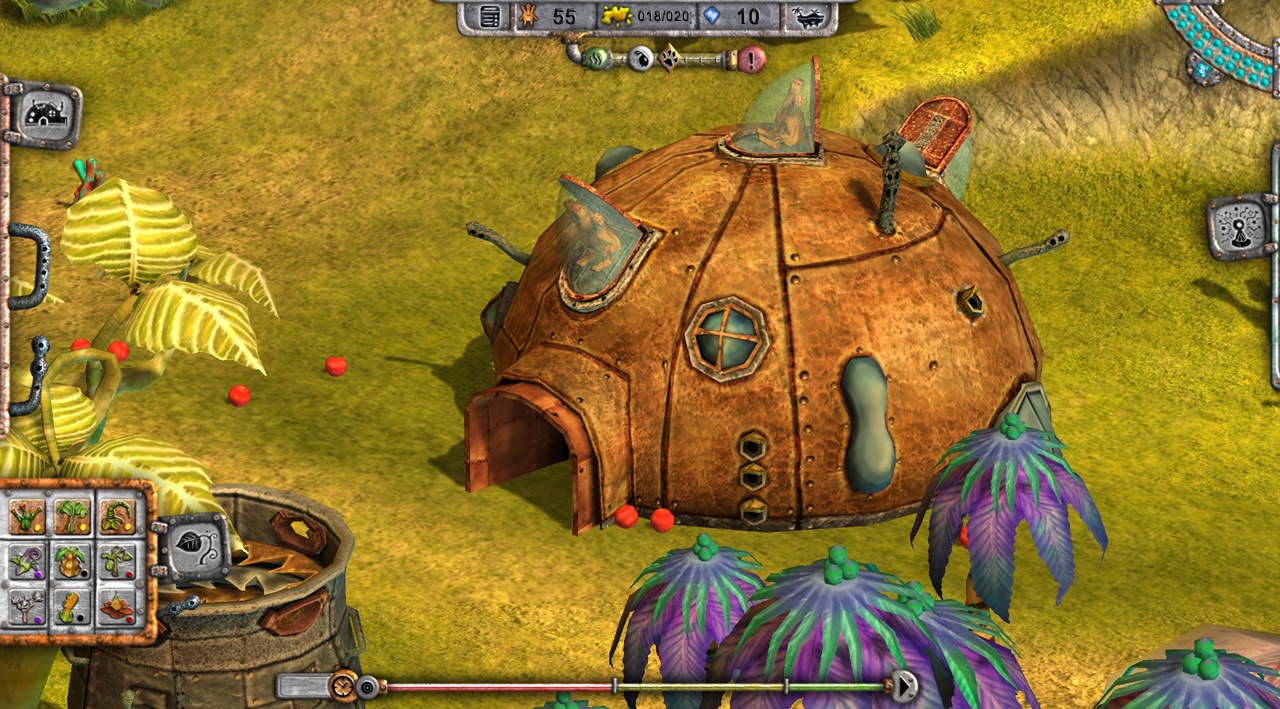Image resolution: width=1280 pixels, height=709 pixels.
Task: Open the red exclamation mark alert
Action: [x=752, y=59]
